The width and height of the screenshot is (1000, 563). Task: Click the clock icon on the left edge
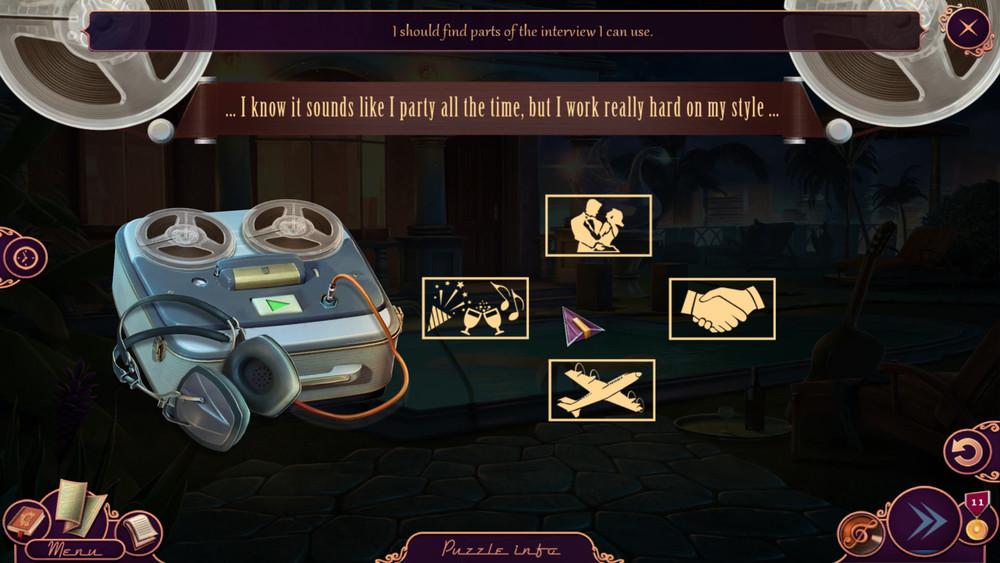pos(24,259)
